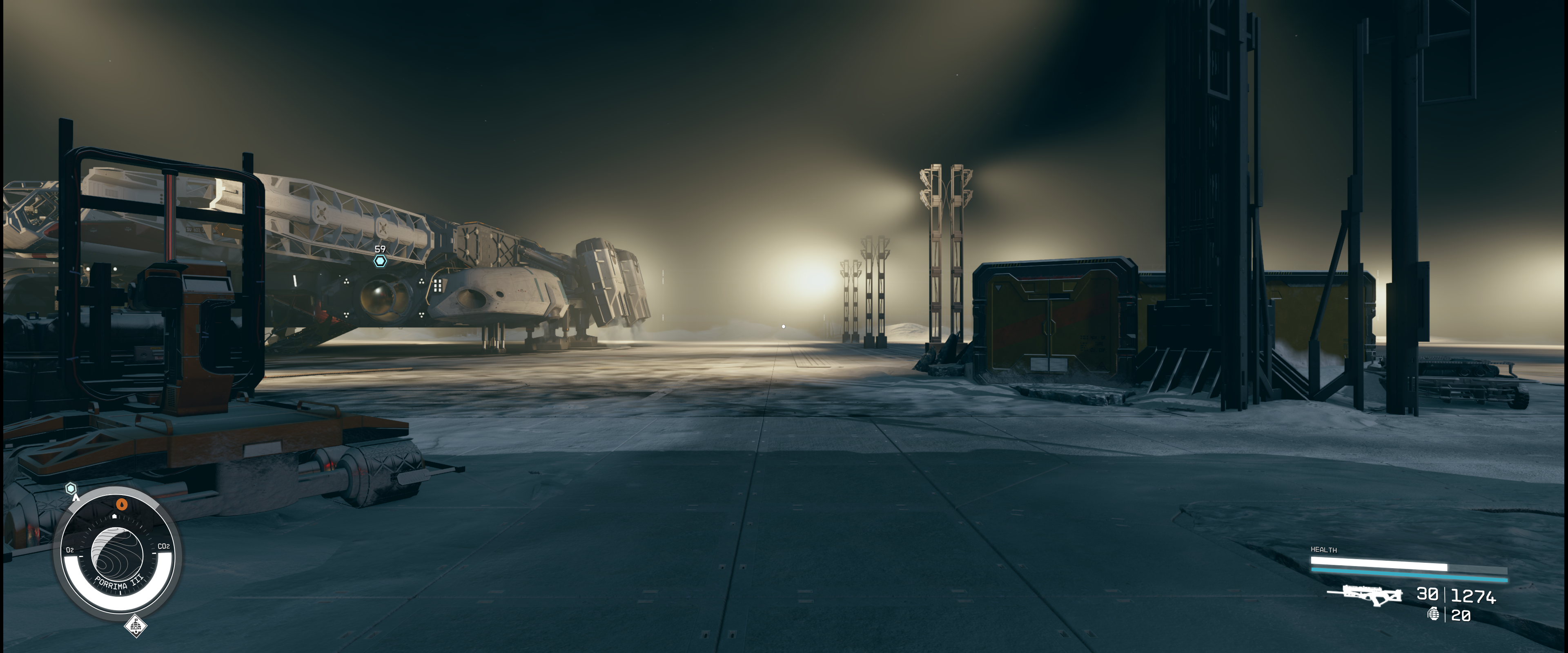This screenshot has width=1568, height=653.
Task: Click the Porrima III planet compass
Action: (118, 555)
